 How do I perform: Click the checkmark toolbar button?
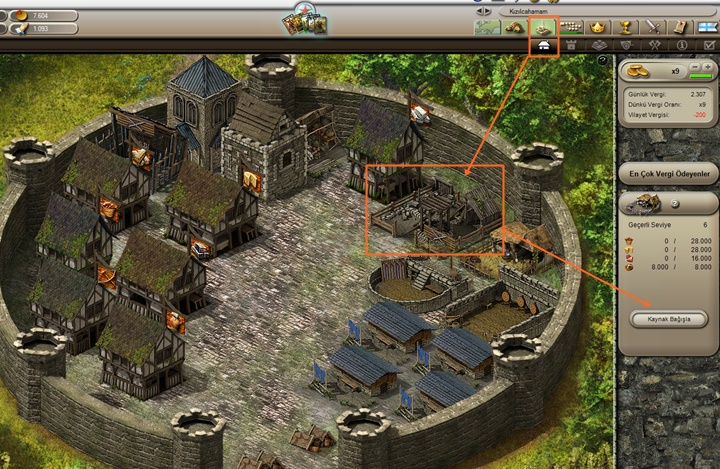(709, 45)
